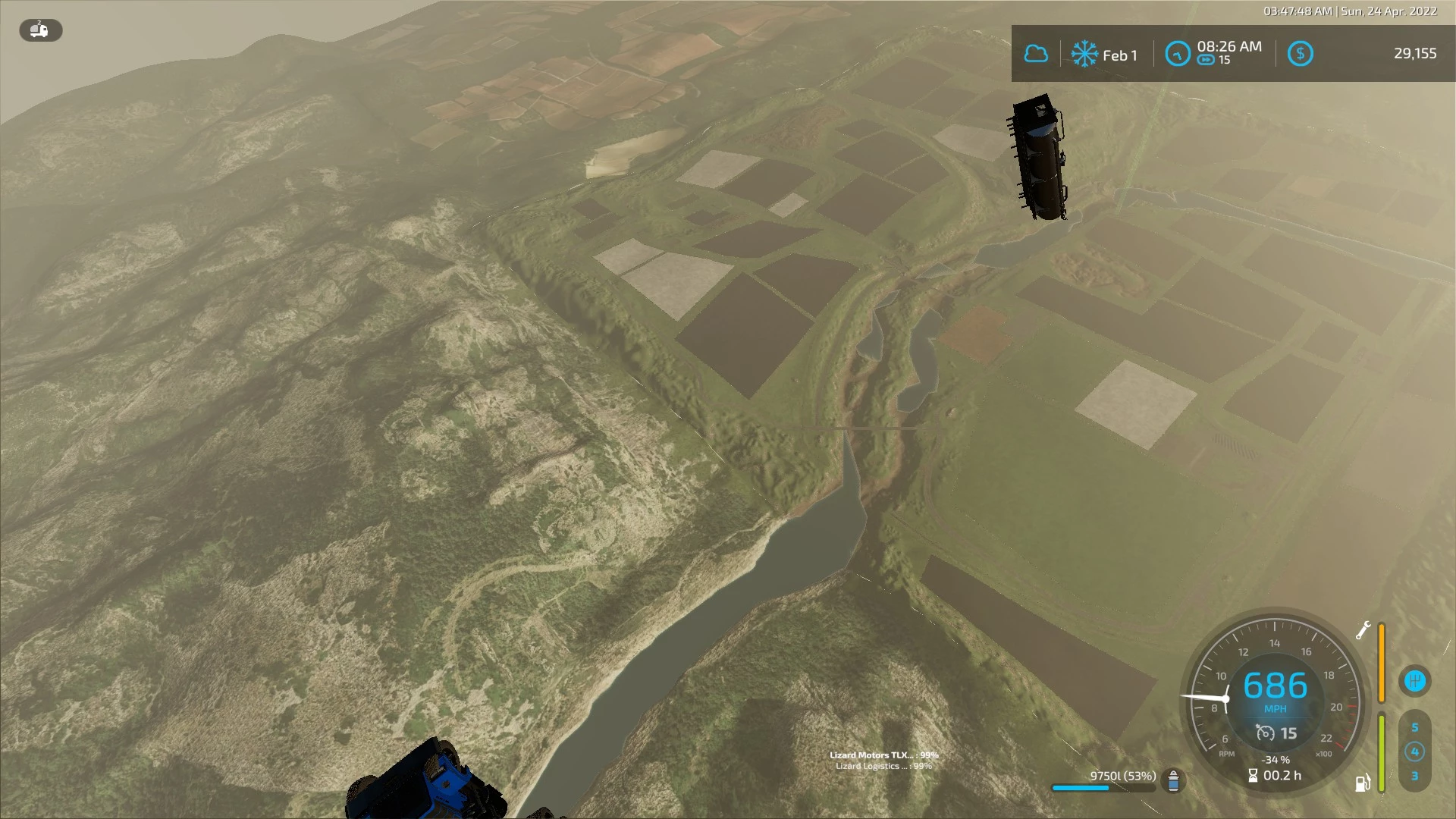The image size is (1456, 819).
Task: Select the tank fill level icon
Action: (x=1173, y=780)
